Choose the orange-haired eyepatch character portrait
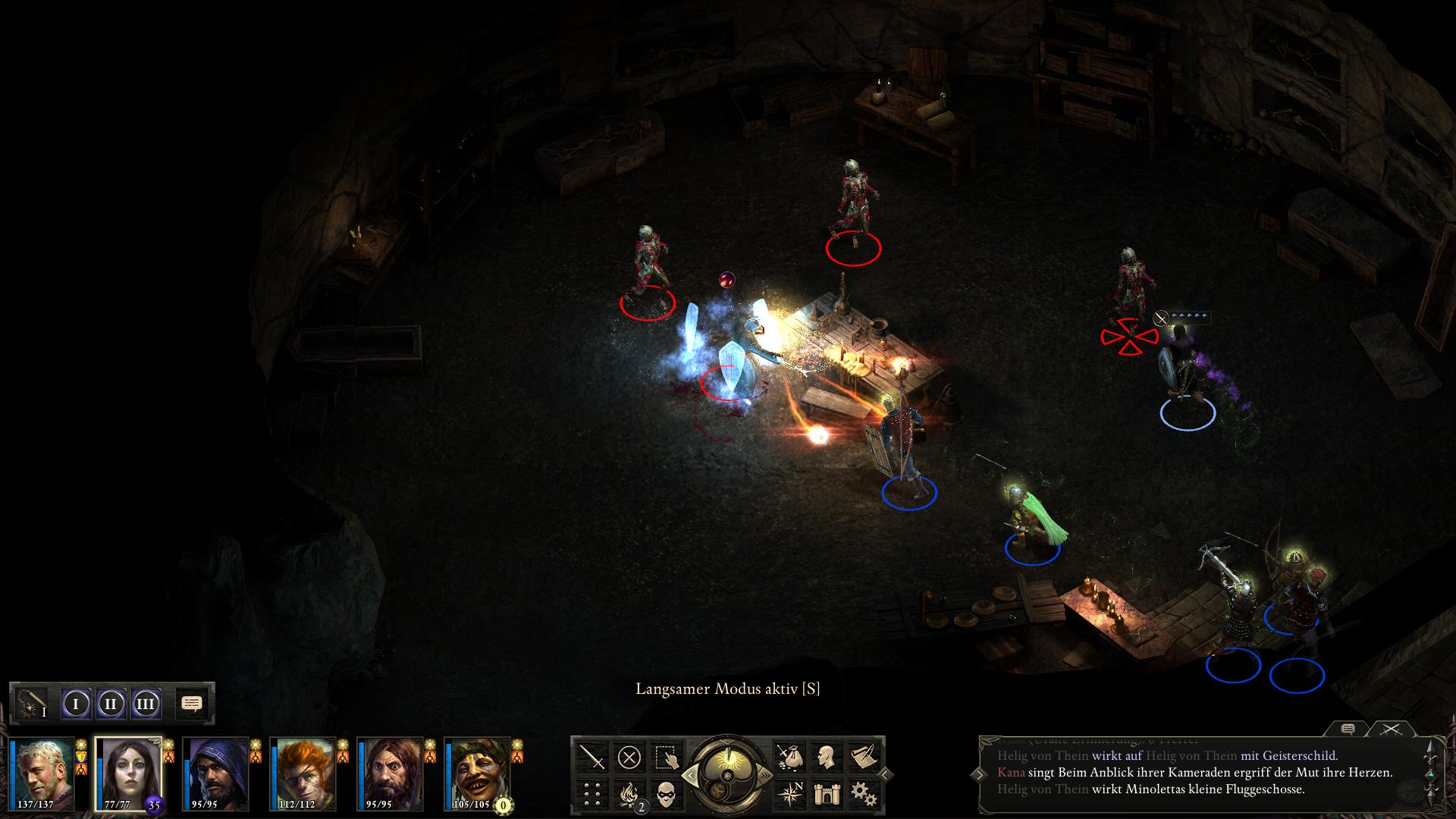The image size is (1456, 819). coord(303,772)
